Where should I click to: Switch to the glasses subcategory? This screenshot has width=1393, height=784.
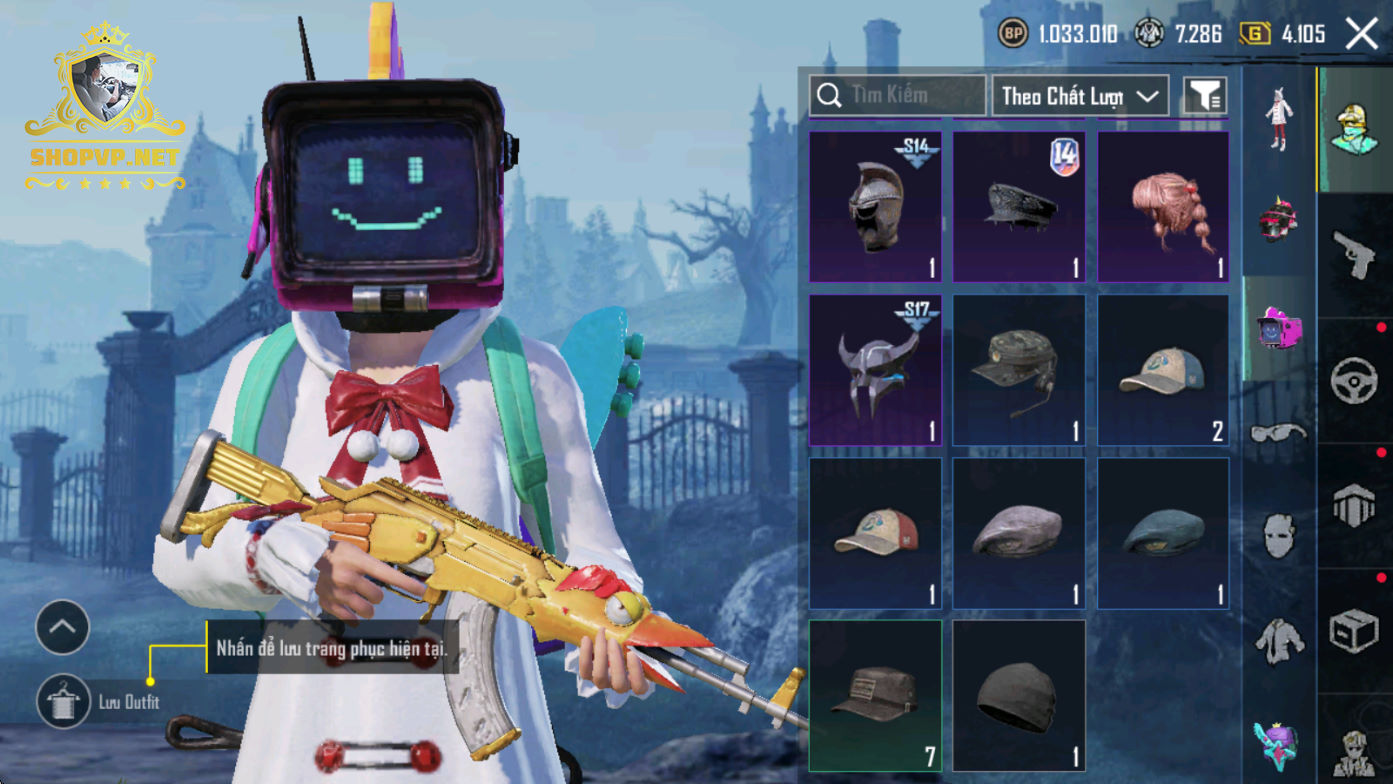[x=1279, y=433]
